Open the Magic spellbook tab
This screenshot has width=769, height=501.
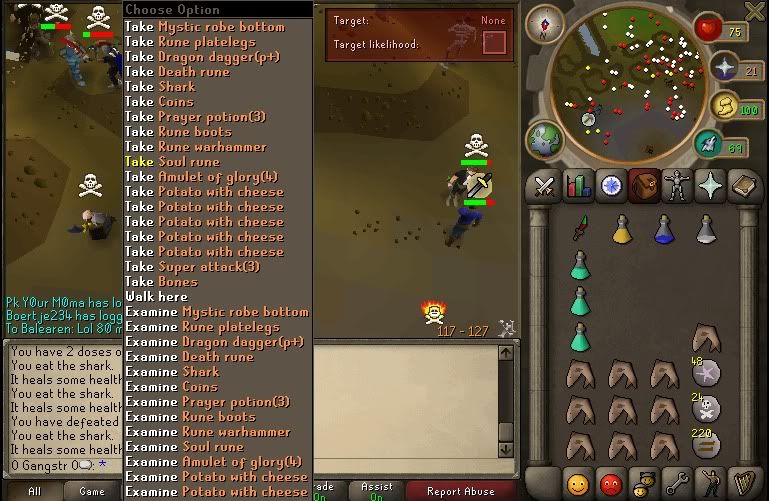tap(744, 186)
